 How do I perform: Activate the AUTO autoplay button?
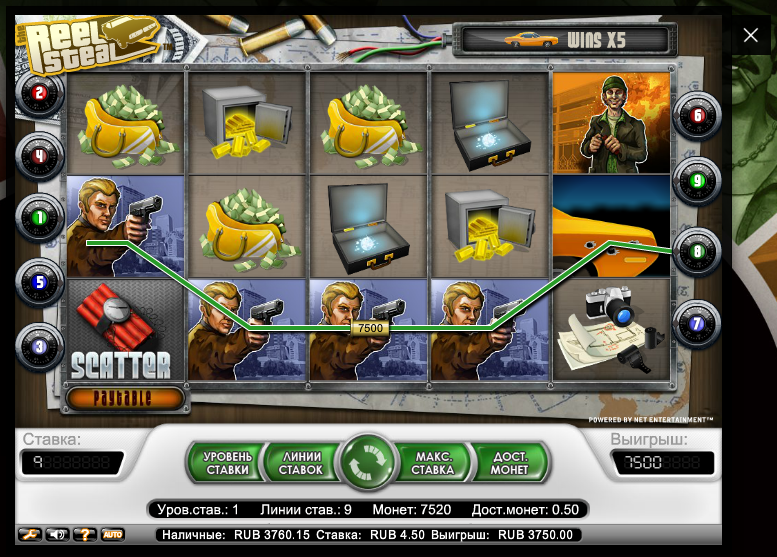coord(113,535)
